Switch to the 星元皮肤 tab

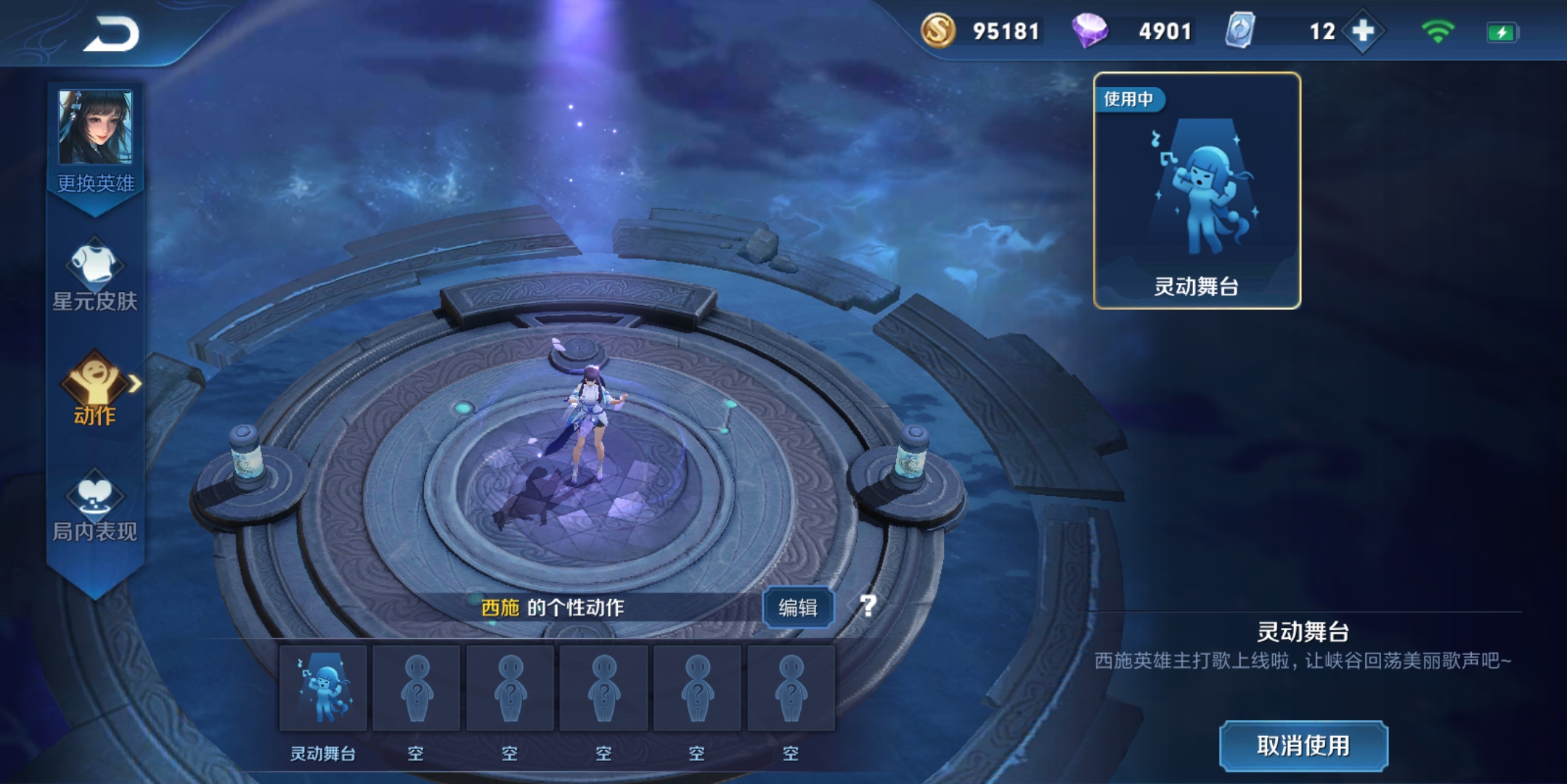pos(94,276)
